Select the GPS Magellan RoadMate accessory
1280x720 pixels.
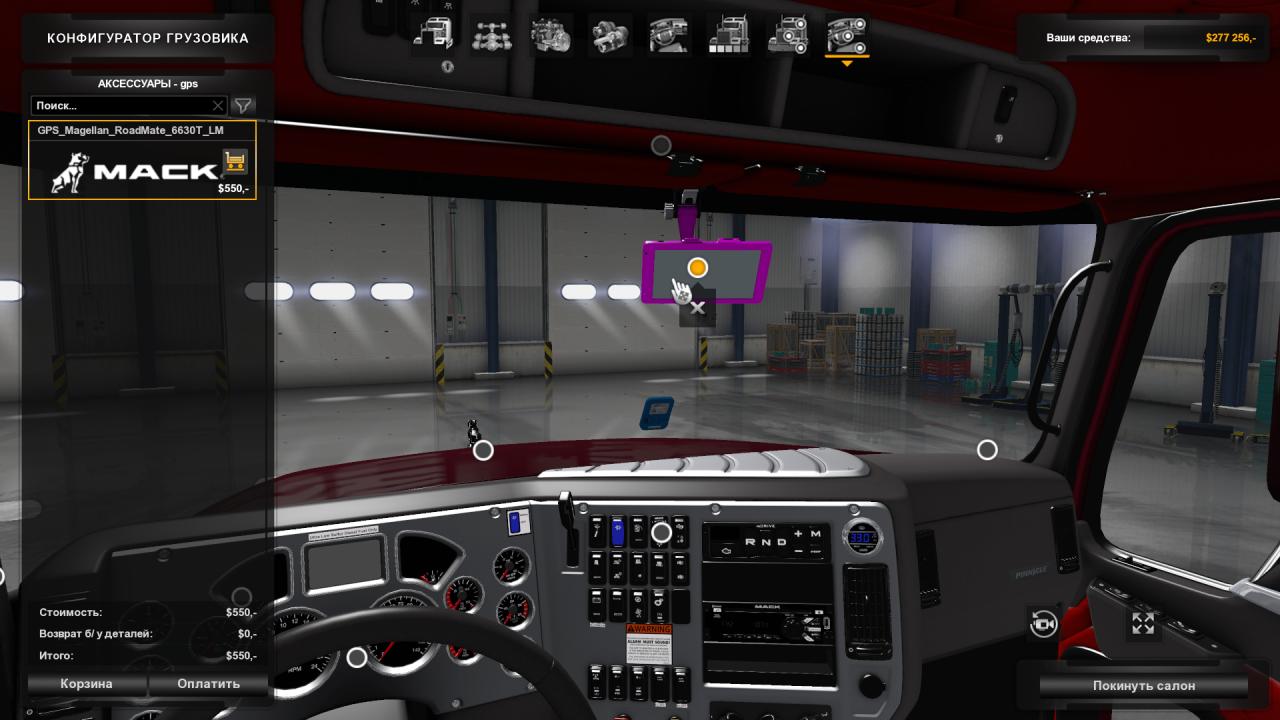click(x=142, y=160)
